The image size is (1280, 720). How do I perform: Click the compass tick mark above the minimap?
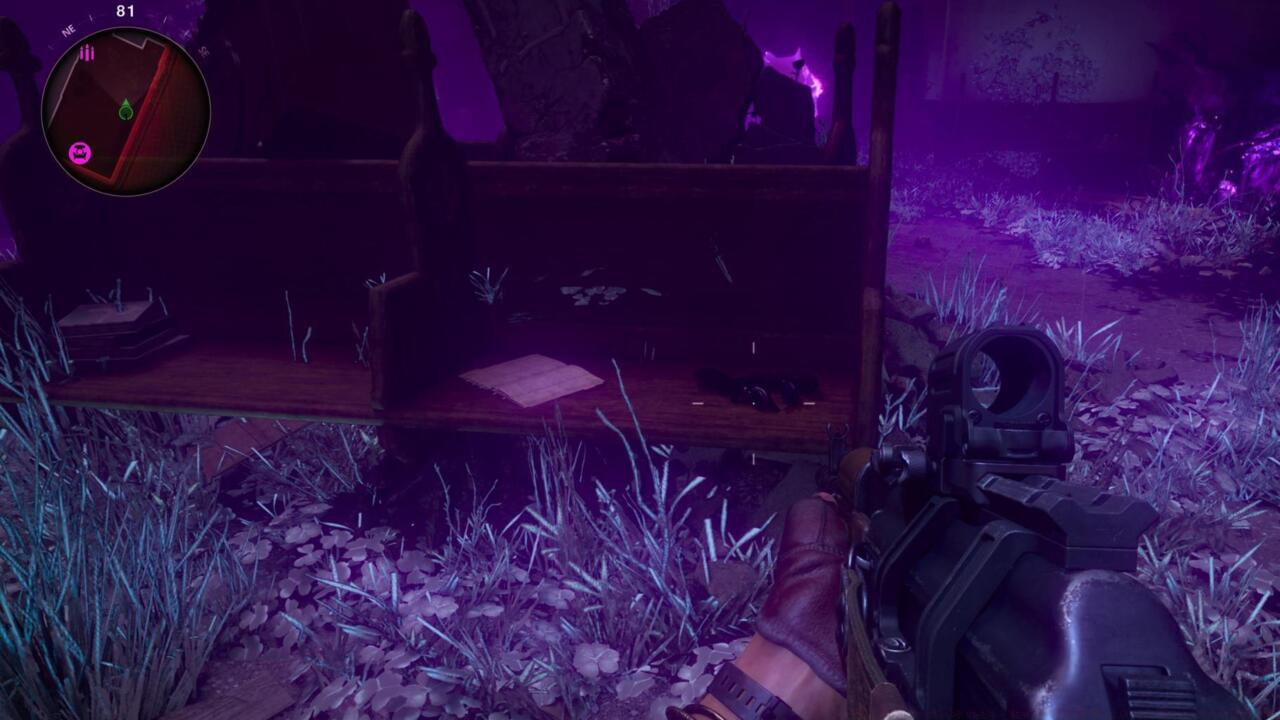90,17
